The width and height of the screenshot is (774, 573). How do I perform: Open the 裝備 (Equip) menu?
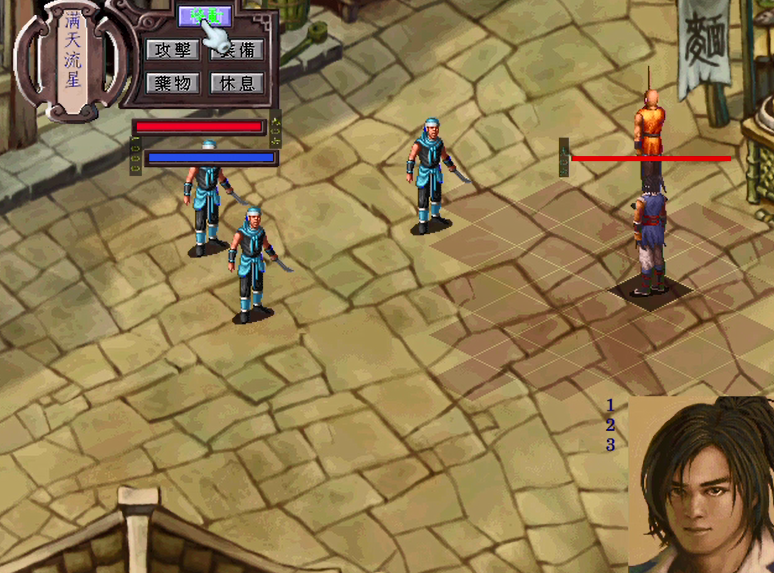coord(237,50)
